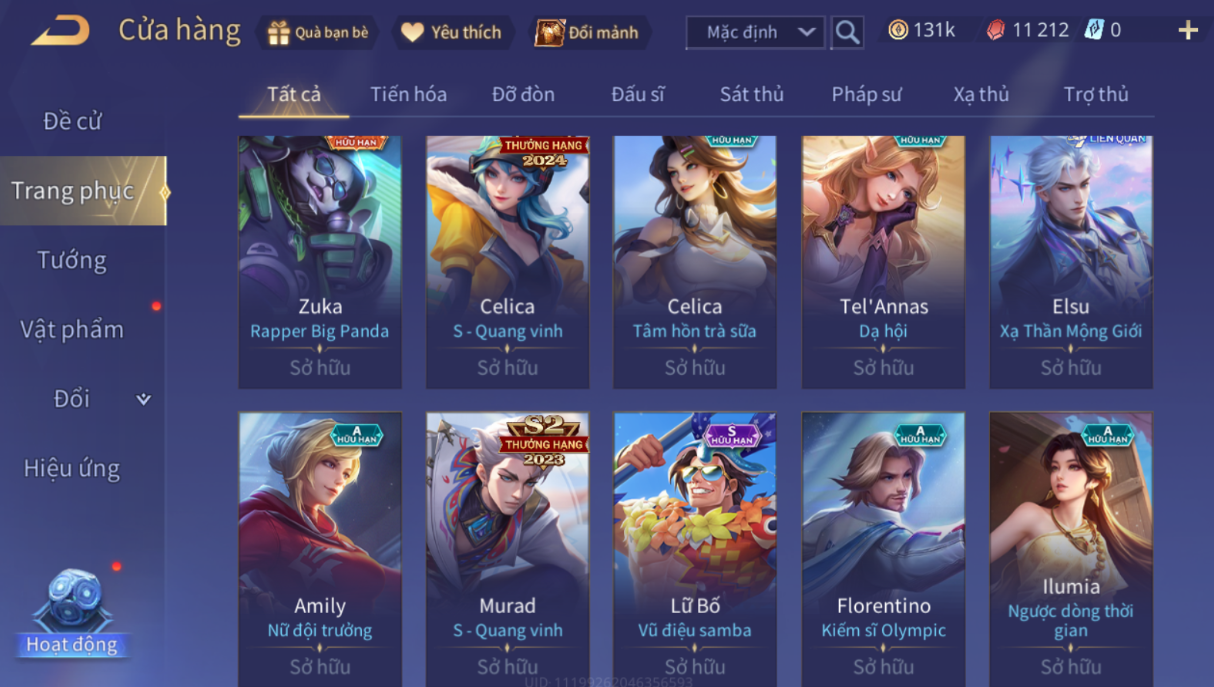The width and height of the screenshot is (1214, 687).
Task: Open the Yêu thích favorites list
Action: point(451,32)
